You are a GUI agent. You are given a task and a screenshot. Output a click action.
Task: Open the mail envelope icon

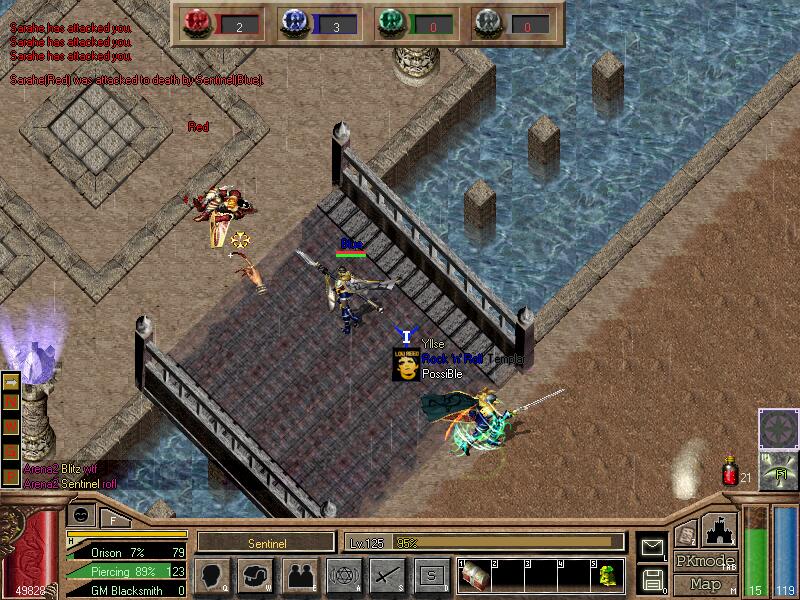(x=653, y=547)
